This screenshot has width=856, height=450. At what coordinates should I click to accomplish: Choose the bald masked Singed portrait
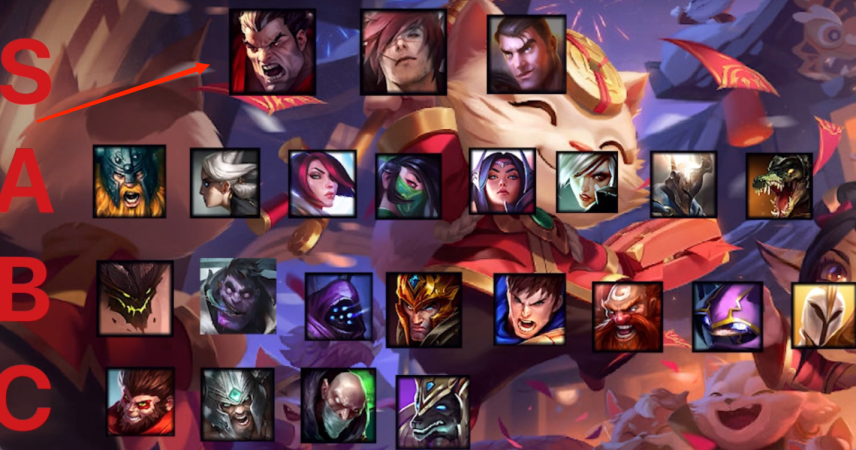coord(338,405)
